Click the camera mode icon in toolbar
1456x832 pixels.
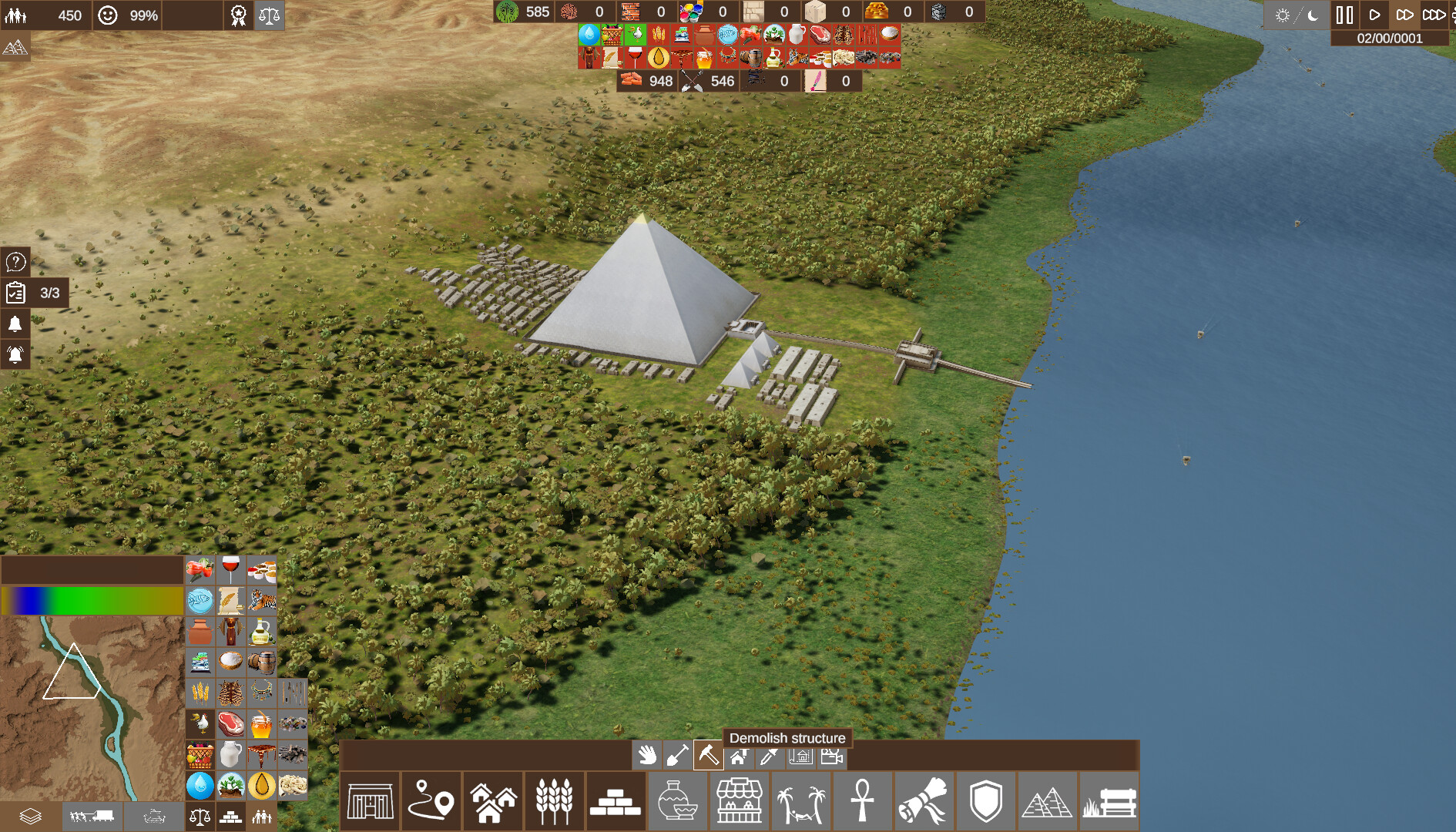[x=832, y=757]
